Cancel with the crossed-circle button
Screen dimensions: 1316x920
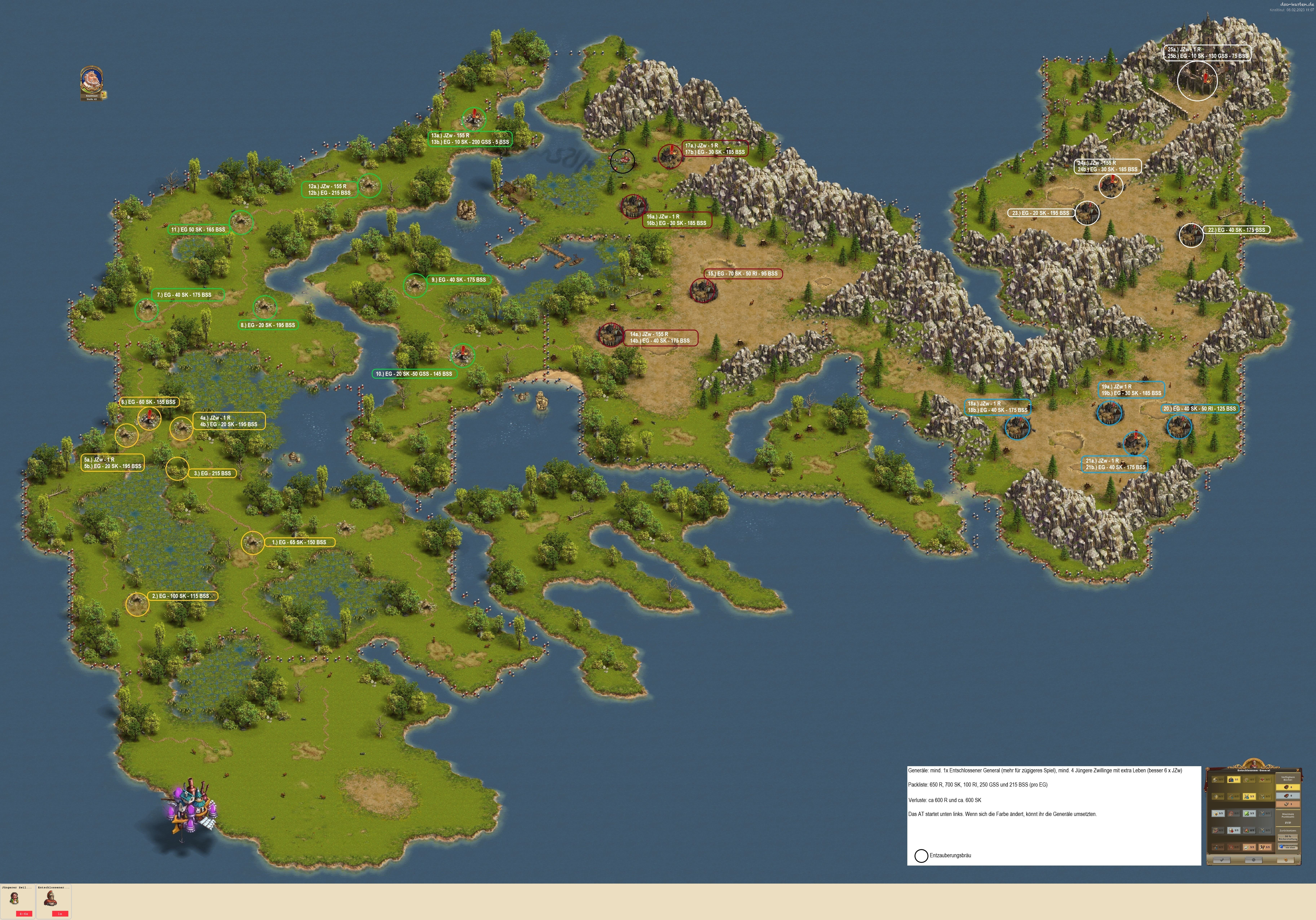1253,860
